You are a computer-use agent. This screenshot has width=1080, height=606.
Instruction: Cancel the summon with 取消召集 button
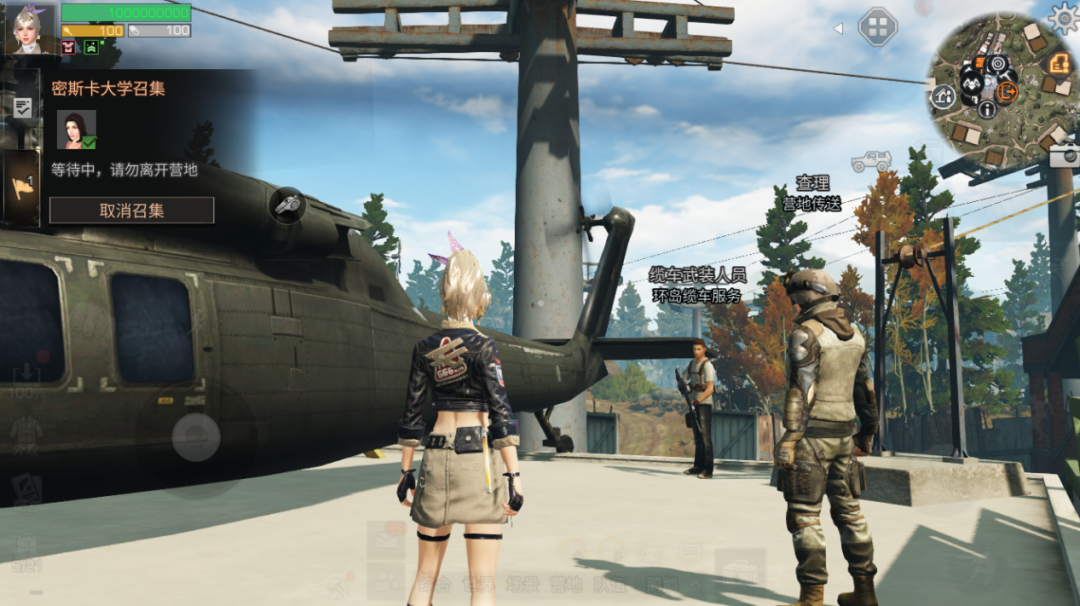131,210
